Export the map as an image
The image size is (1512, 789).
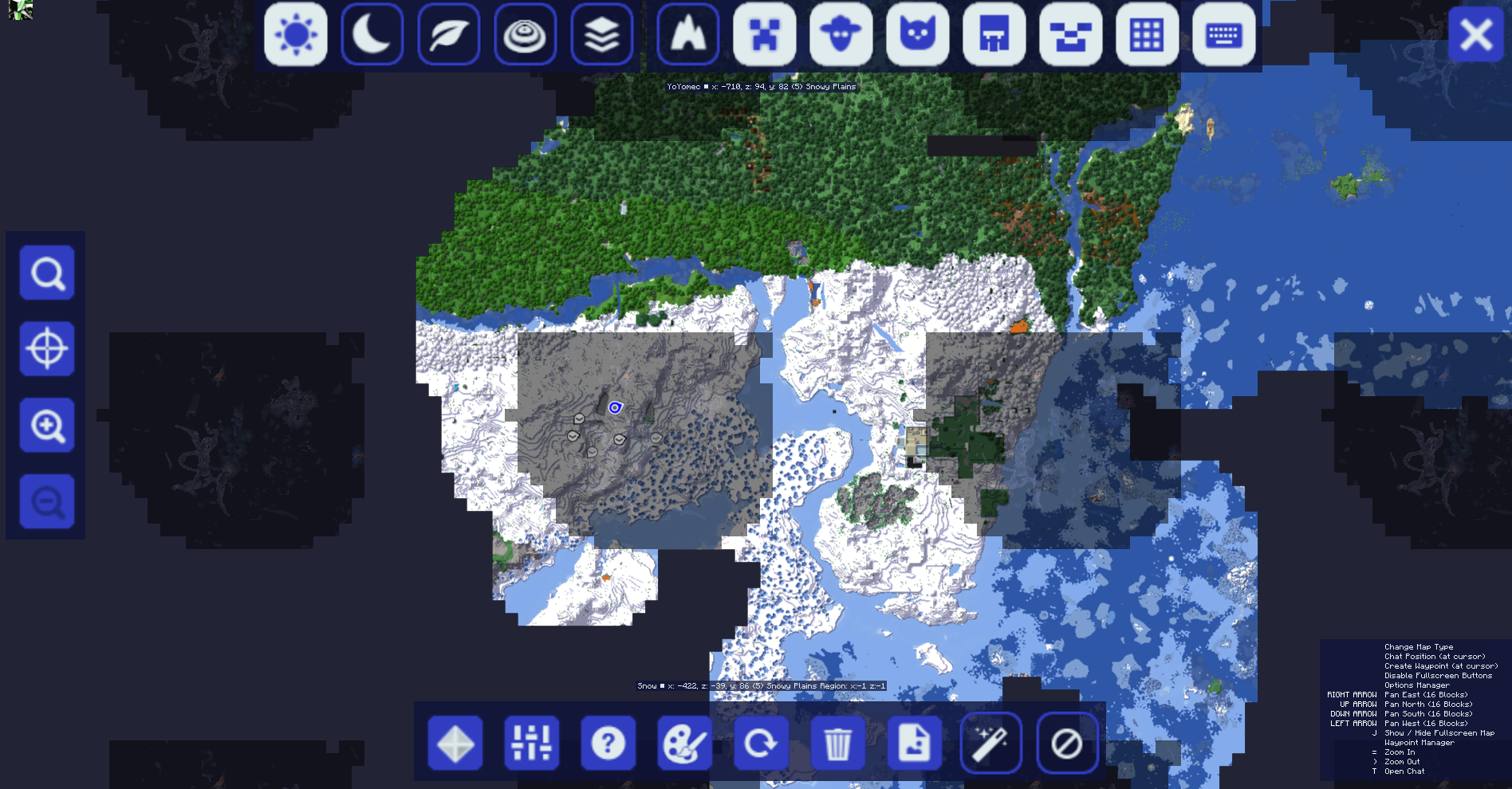tap(915, 743)
